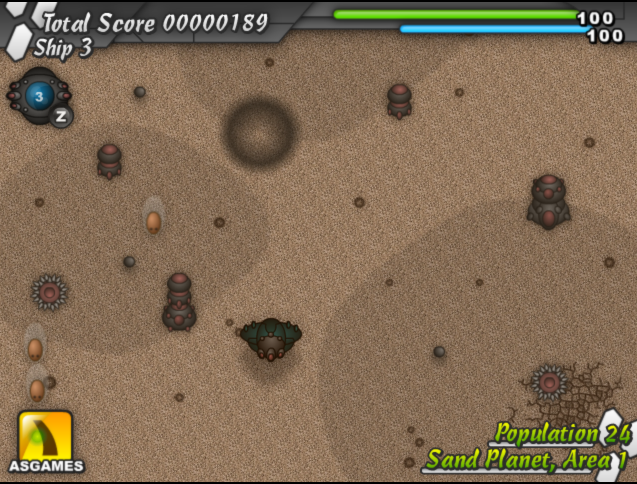Activate the bomb special ability icon
This screenshot has width=637, height=484.
tap(39, 96)
